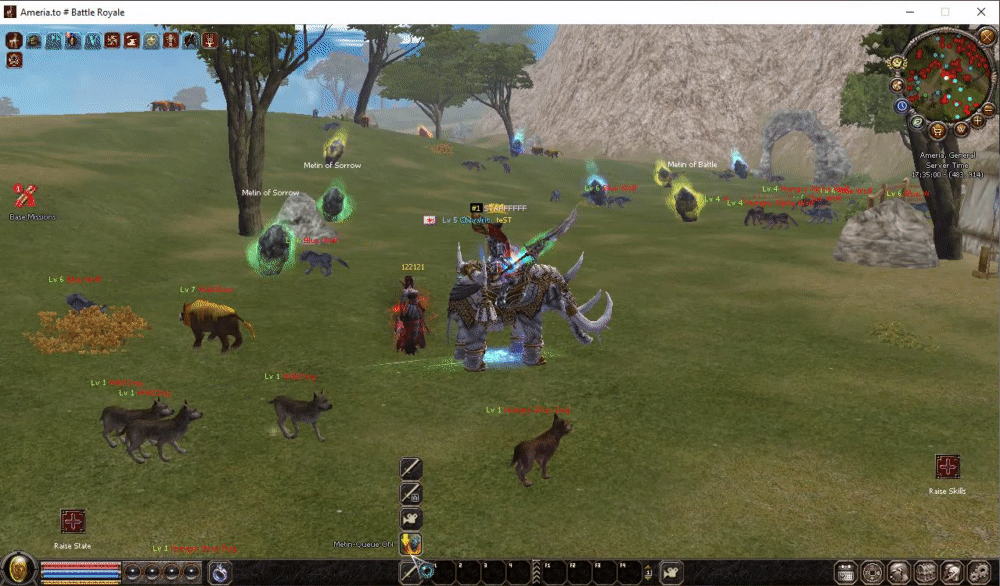Close the game window
The image size is (1000, 586).
(x=981, y=12)
